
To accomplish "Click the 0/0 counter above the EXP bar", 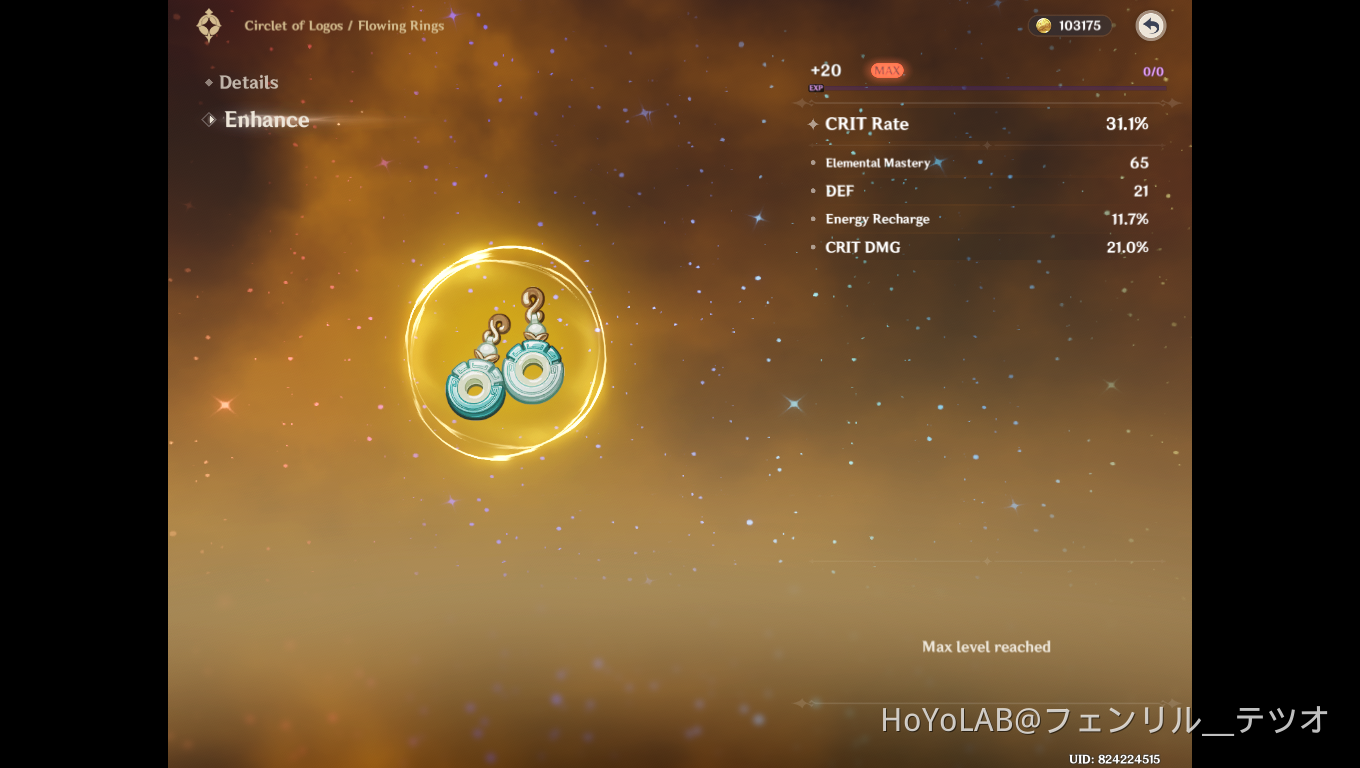I will point(1151,70).
